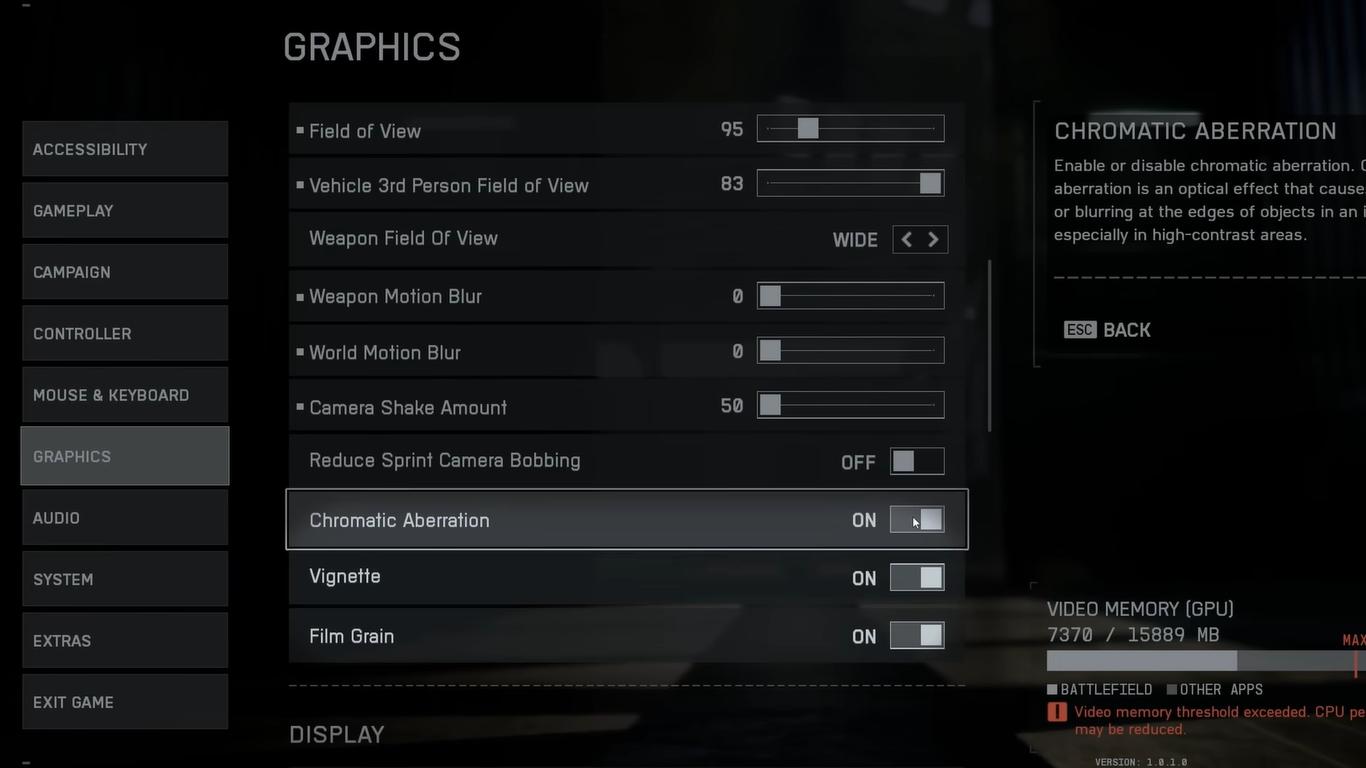Switch off the Film Grain toggle
The image size is (1366, 768).
(x=917, y=636)
